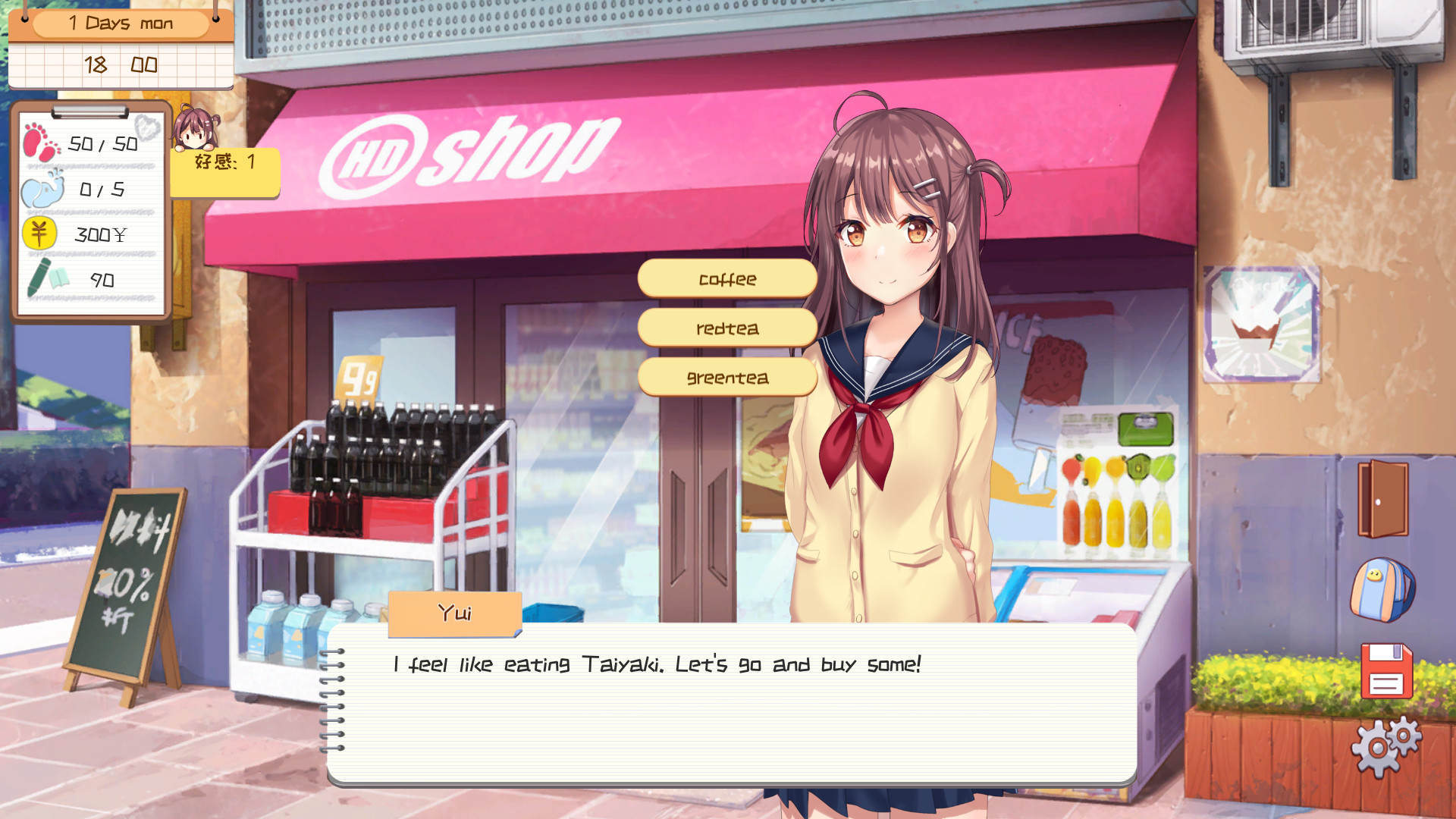The height and width of the screenshot is (819, 1456).
Task: Select the Yui name tag
Action: (x=453, y=614)
